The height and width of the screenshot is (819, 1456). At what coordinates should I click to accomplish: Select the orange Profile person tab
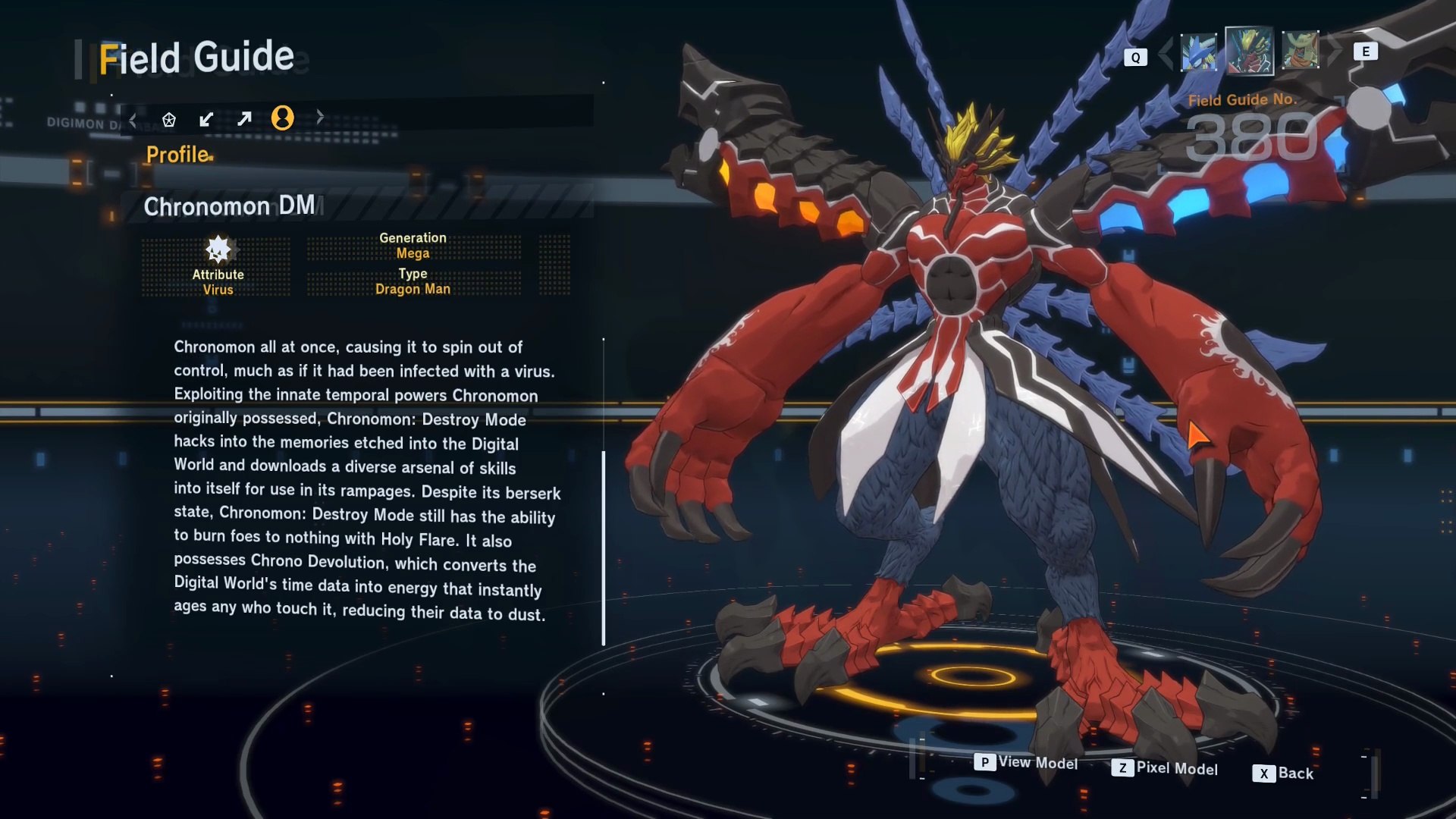tap(282, 118)
